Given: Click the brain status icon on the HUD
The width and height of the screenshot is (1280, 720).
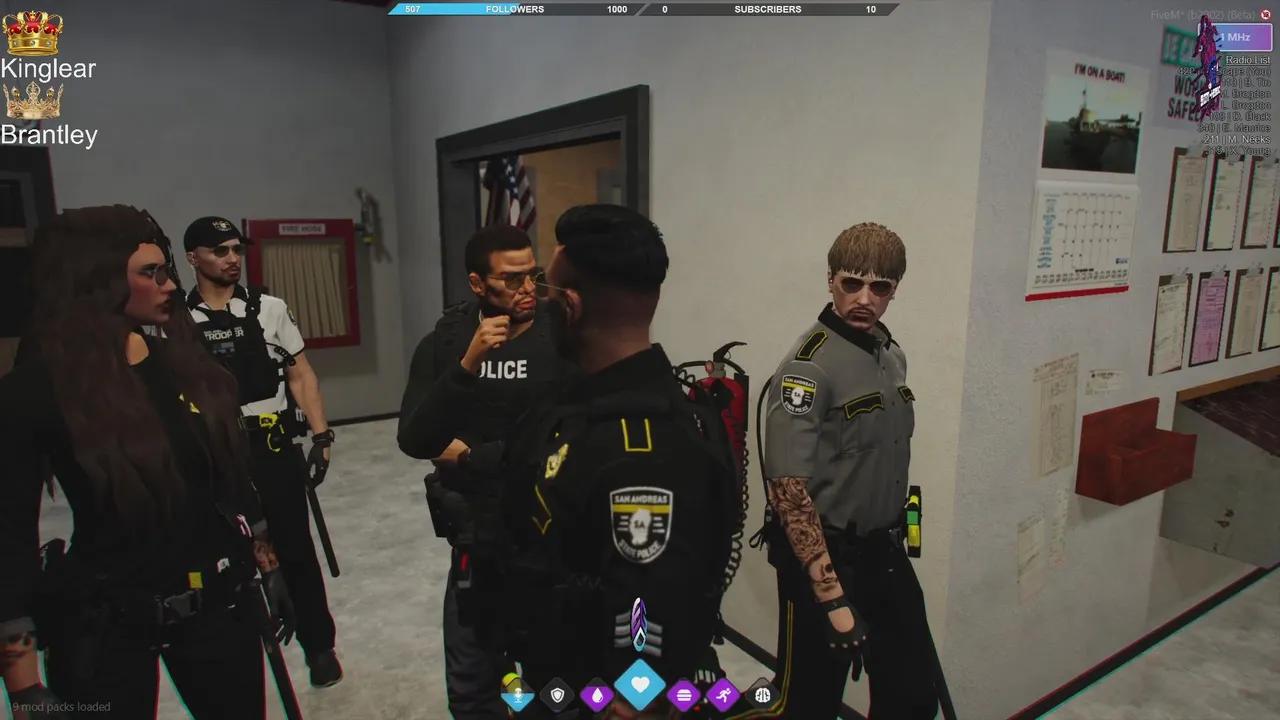Looking at the screenshot, I should pyautogui.click(x=763, y=694).
